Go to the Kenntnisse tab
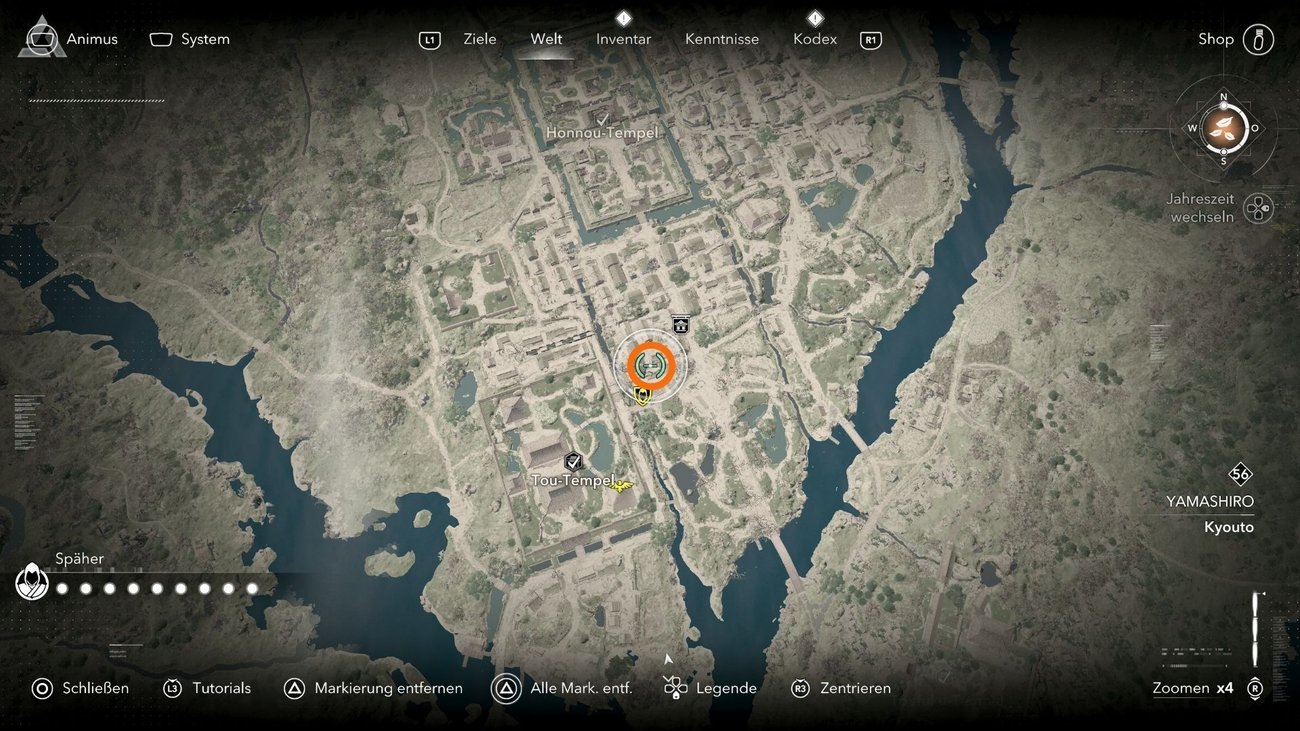This screenshot has height=731, width=1300. coord(721,39)
